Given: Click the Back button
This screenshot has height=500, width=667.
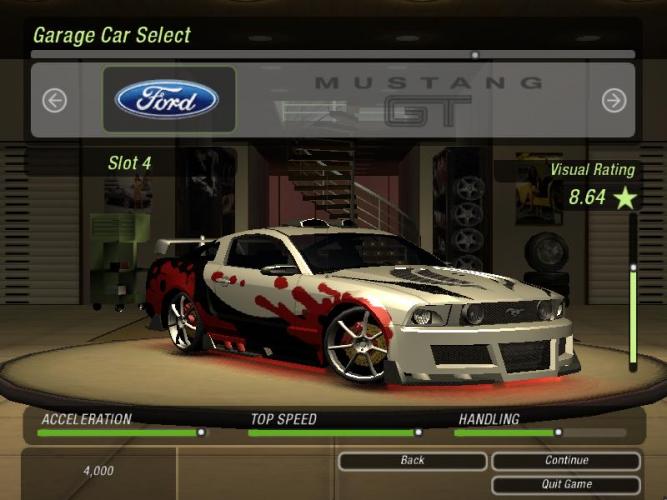Looking at the screenshot, I should [x=412, y=461].
